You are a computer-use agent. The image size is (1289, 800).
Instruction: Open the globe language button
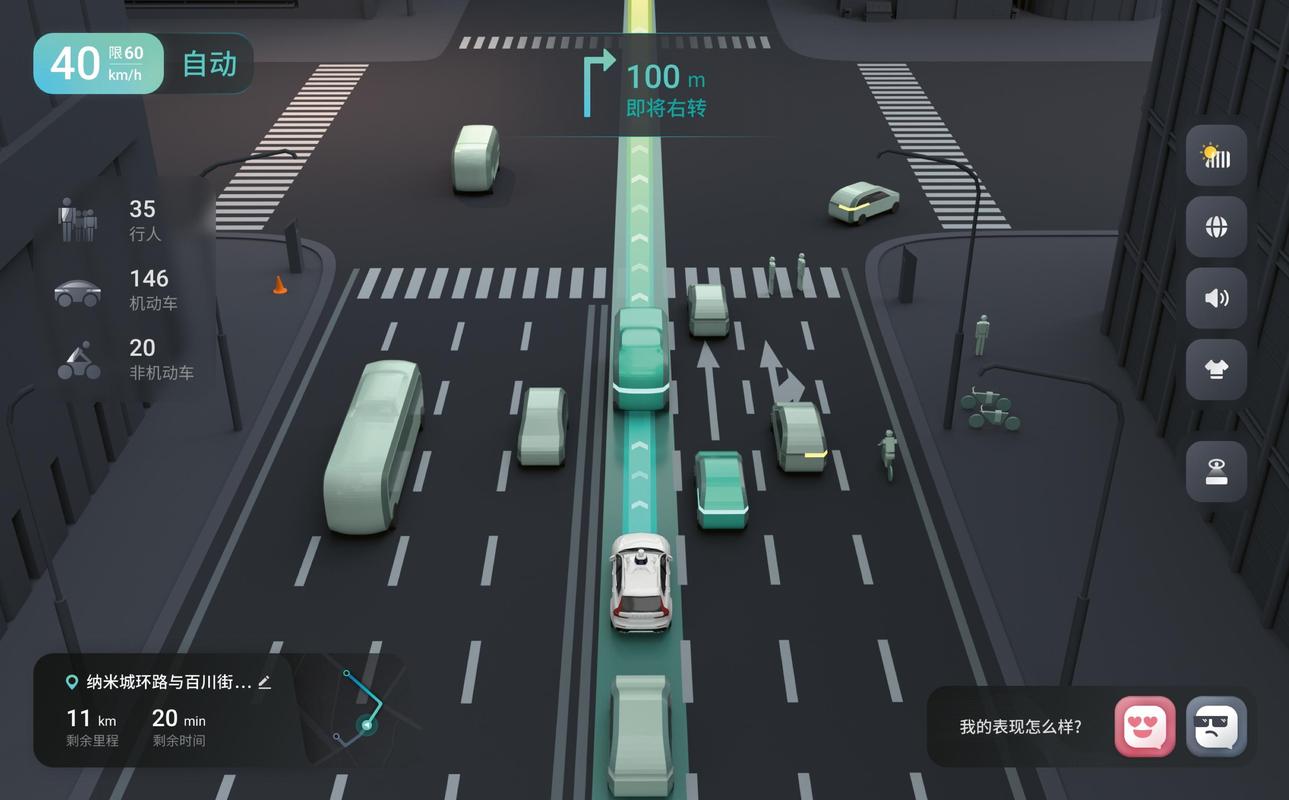(1216, 227)
